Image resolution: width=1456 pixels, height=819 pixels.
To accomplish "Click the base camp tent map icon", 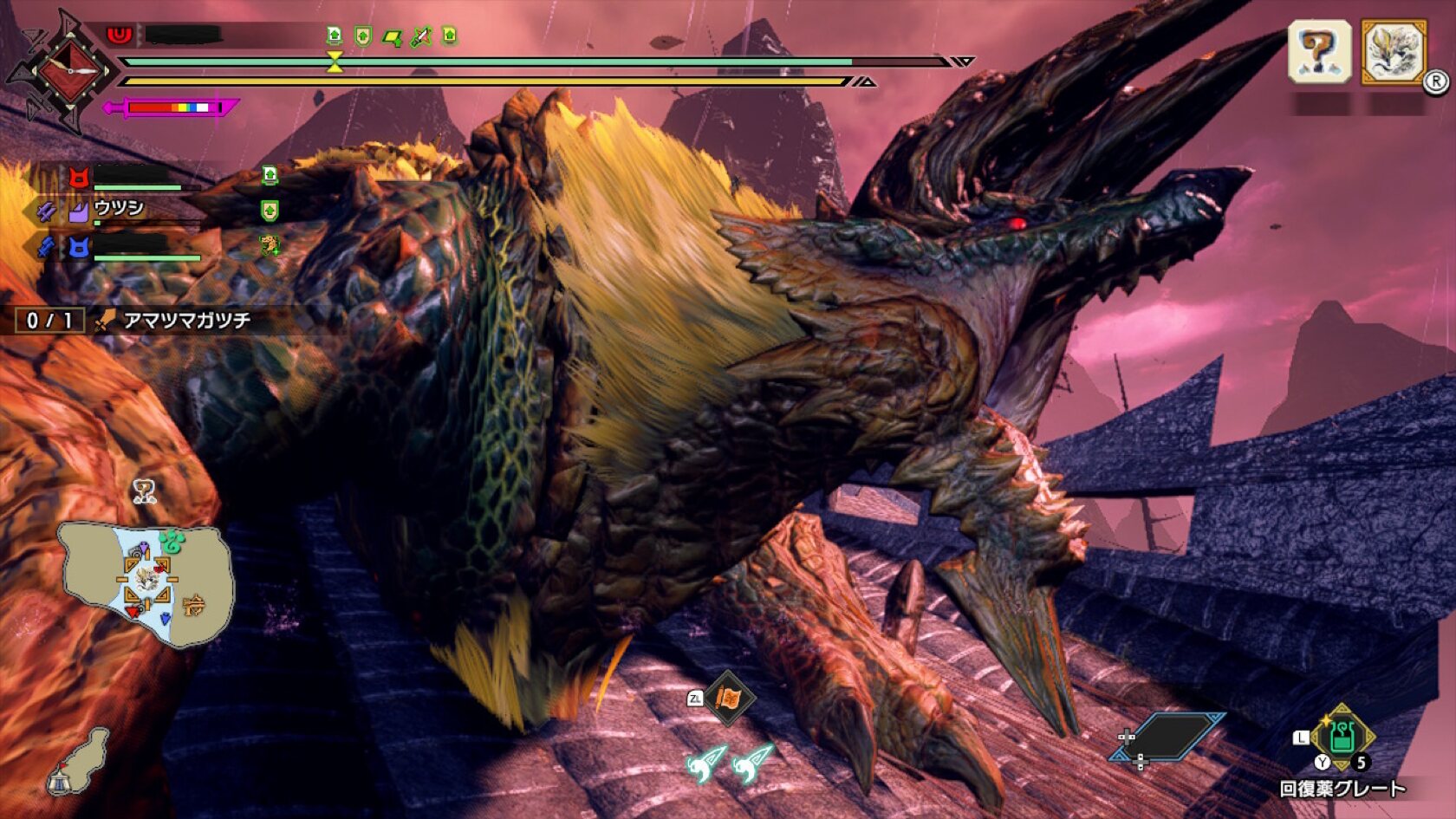I will click(61, 781).
